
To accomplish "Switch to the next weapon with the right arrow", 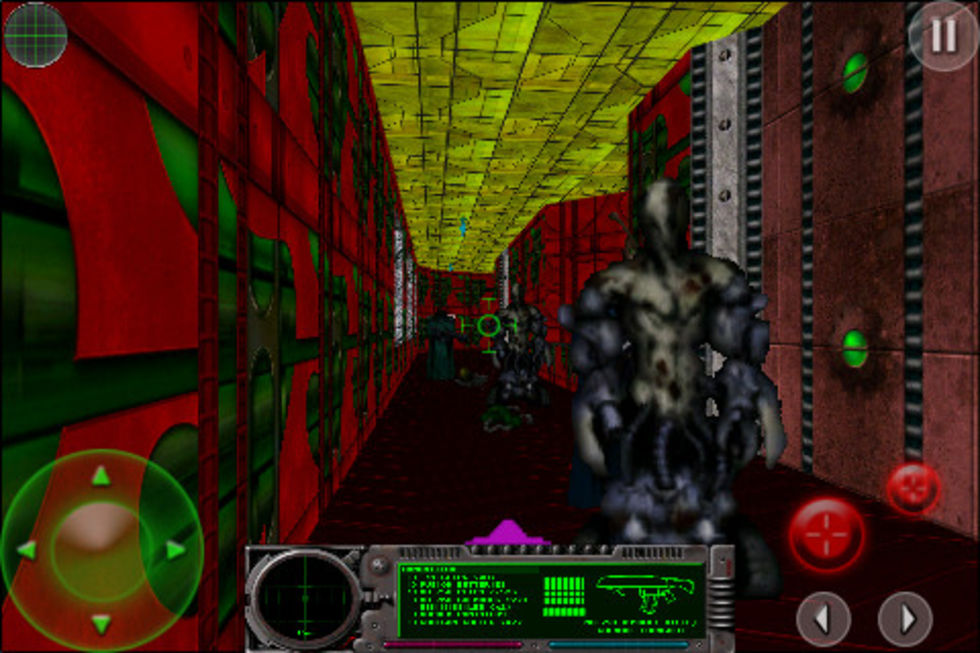I will click(905, 620).
